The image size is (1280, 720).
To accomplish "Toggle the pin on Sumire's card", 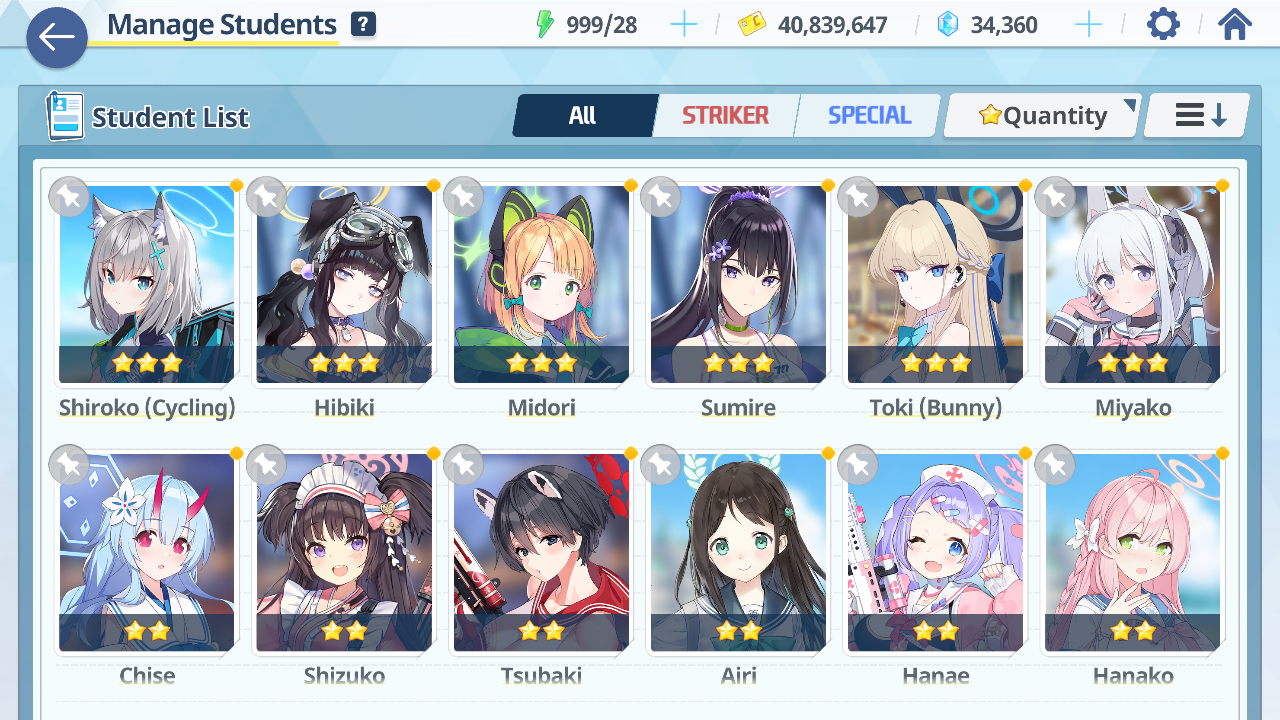I will [x=661, y=197].
